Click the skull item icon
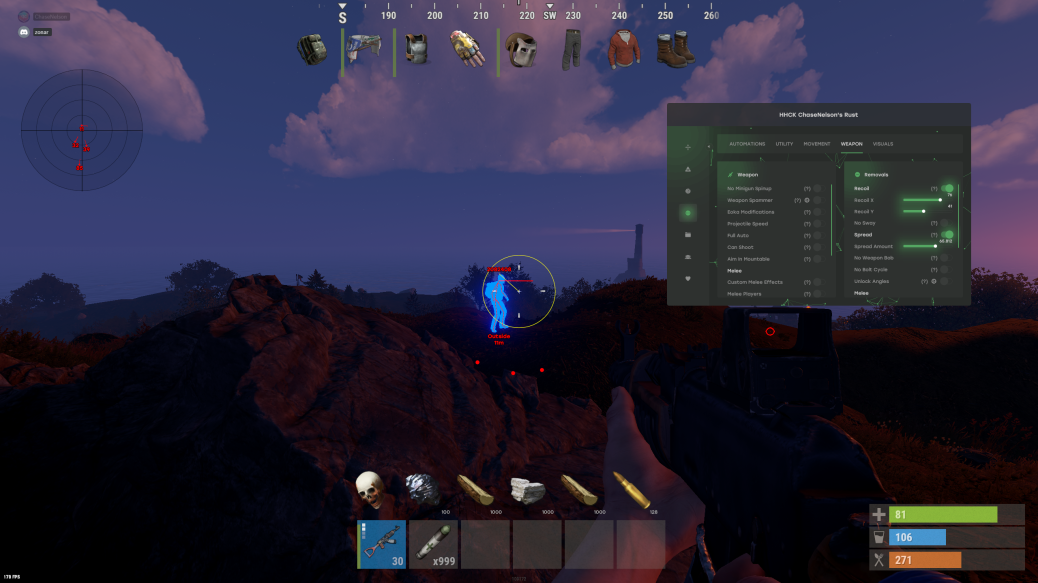 click(370, 489)
